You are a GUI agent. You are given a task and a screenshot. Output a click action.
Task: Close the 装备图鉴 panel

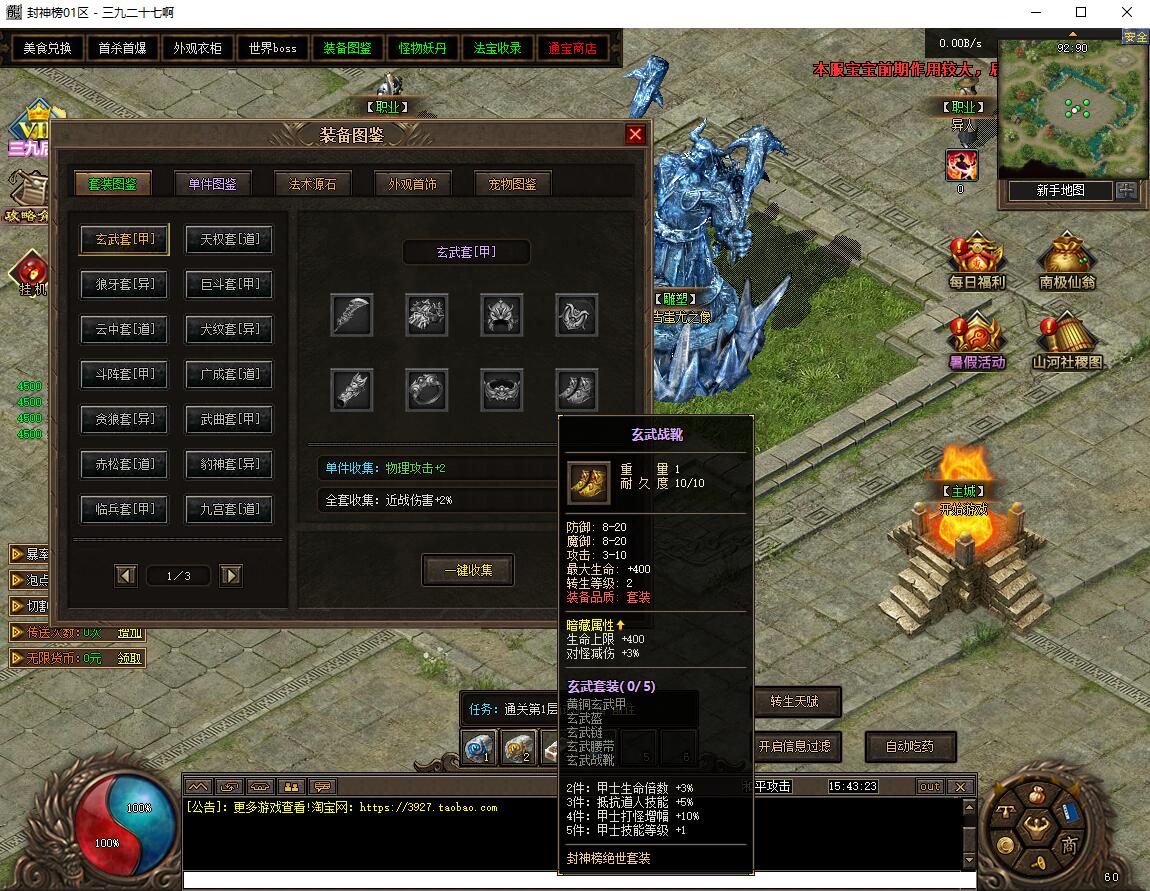pos(635,135)
